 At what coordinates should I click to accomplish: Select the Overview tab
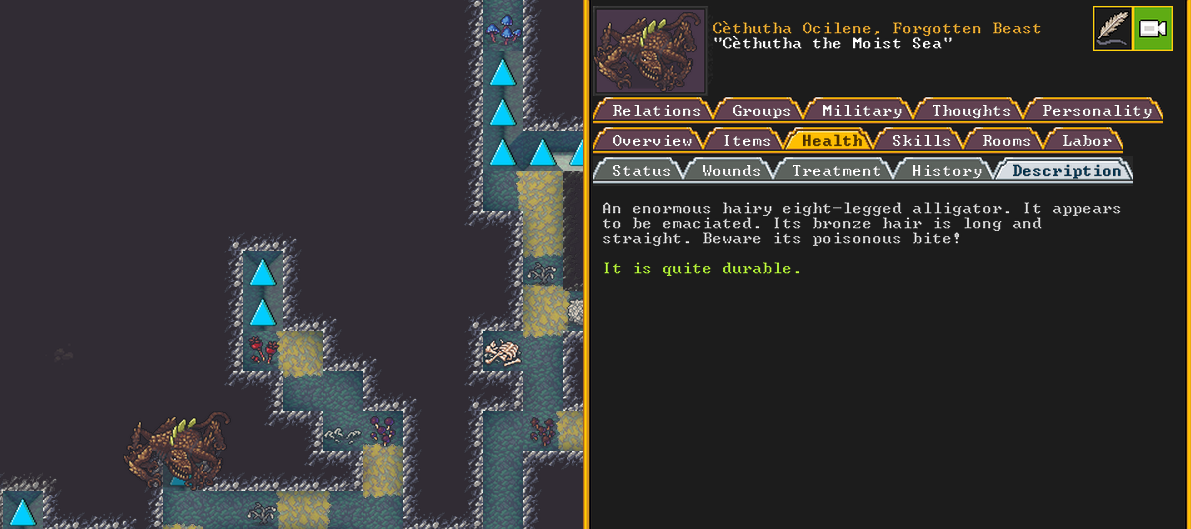[x=651, y=141]
